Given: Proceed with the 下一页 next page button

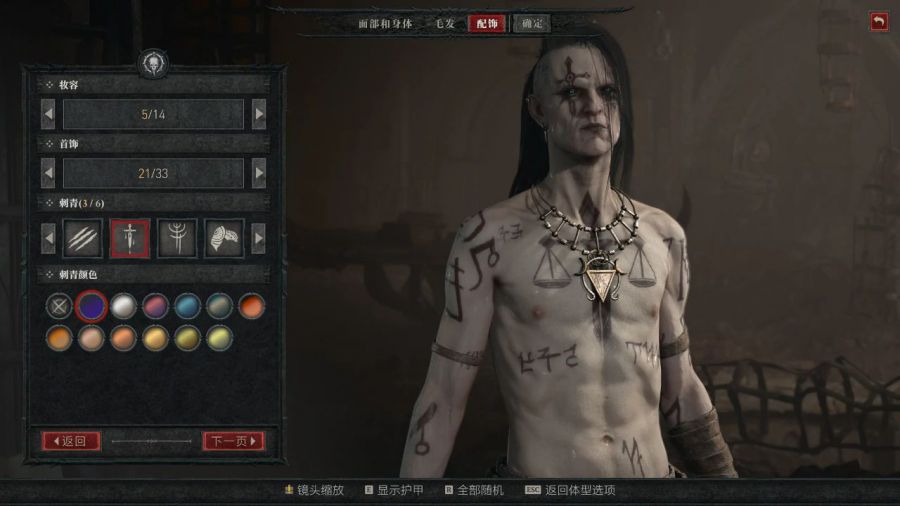Looking at the screenshot, I should click(x=233, y=440).
